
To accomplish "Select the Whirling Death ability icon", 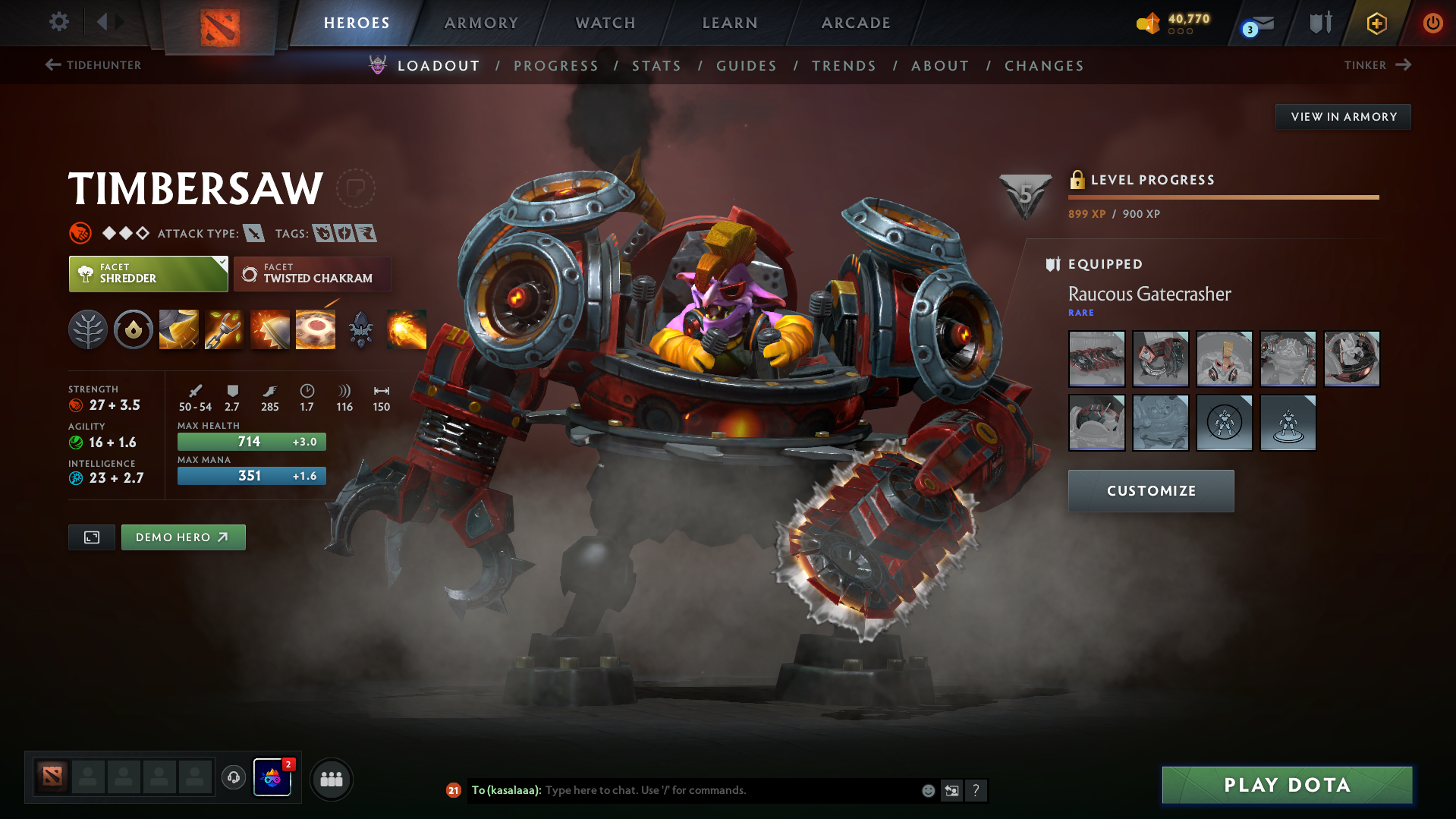I will click(178, 329).
